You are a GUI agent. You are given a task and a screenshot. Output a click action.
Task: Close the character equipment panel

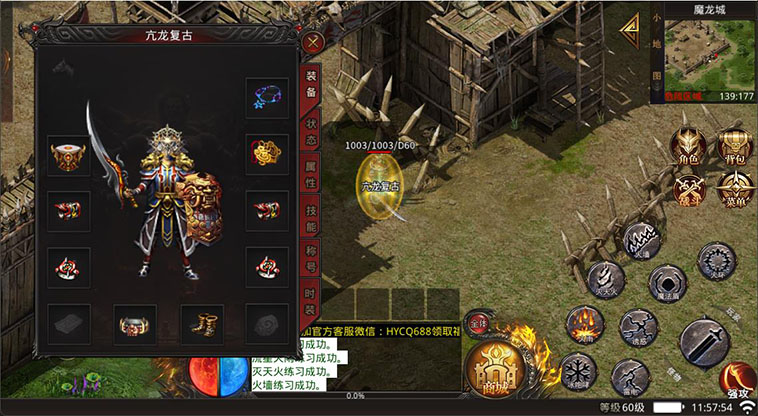pyautogui.click(x=314, y=43)
